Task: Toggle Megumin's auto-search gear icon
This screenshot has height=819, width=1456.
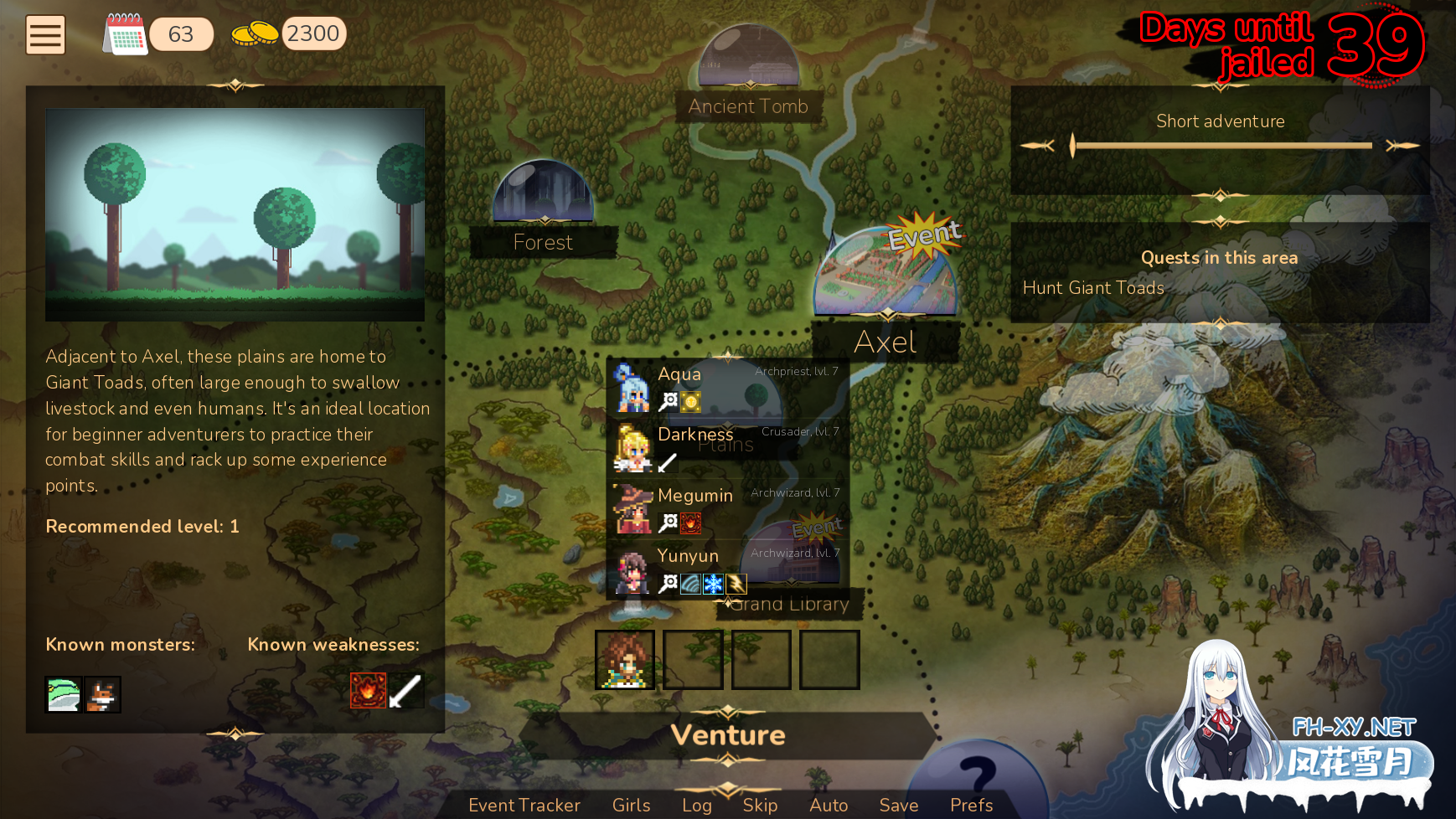Action: 667,523
